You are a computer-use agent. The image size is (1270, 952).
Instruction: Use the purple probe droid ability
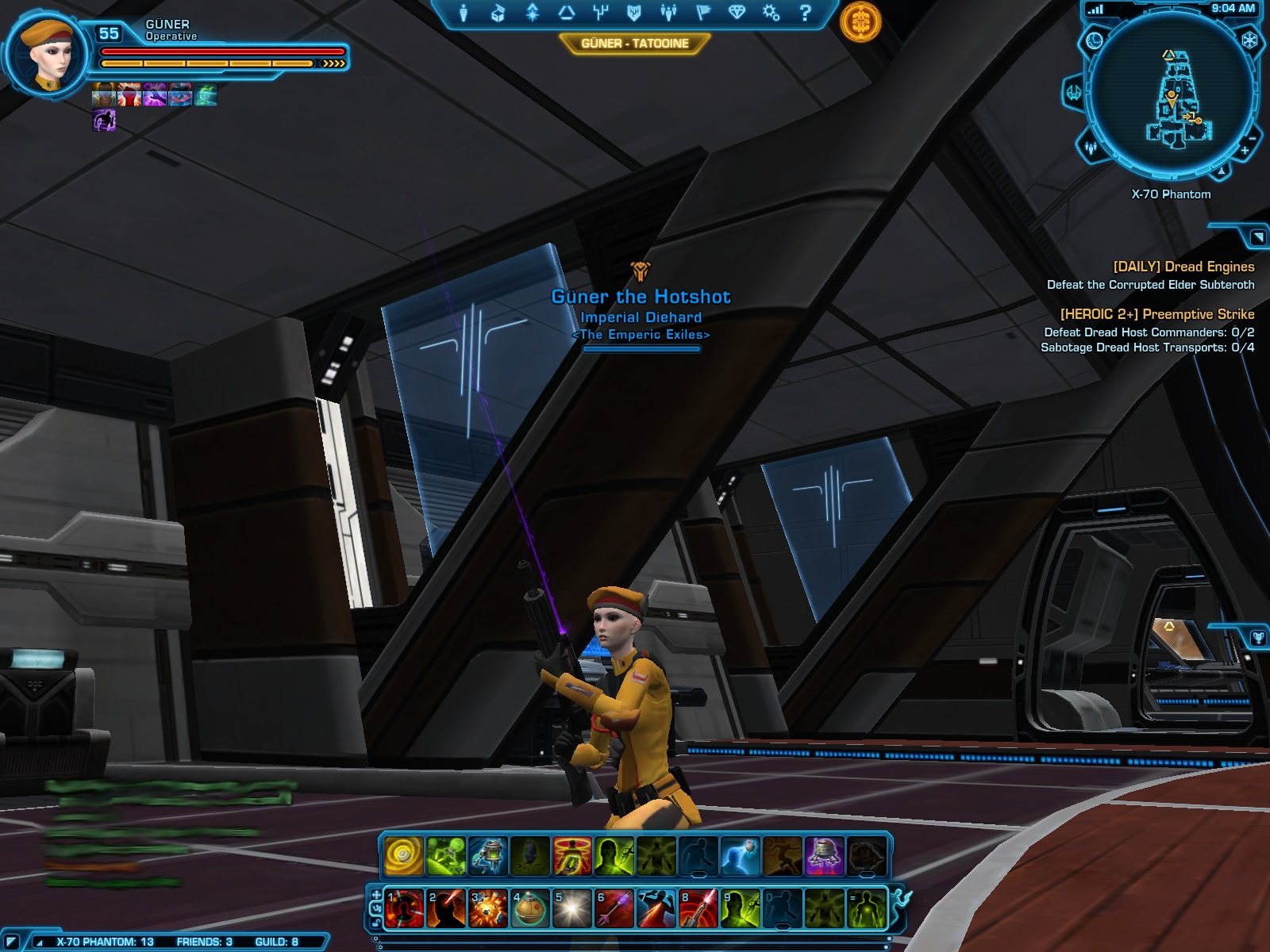click(x=825, y=857)
